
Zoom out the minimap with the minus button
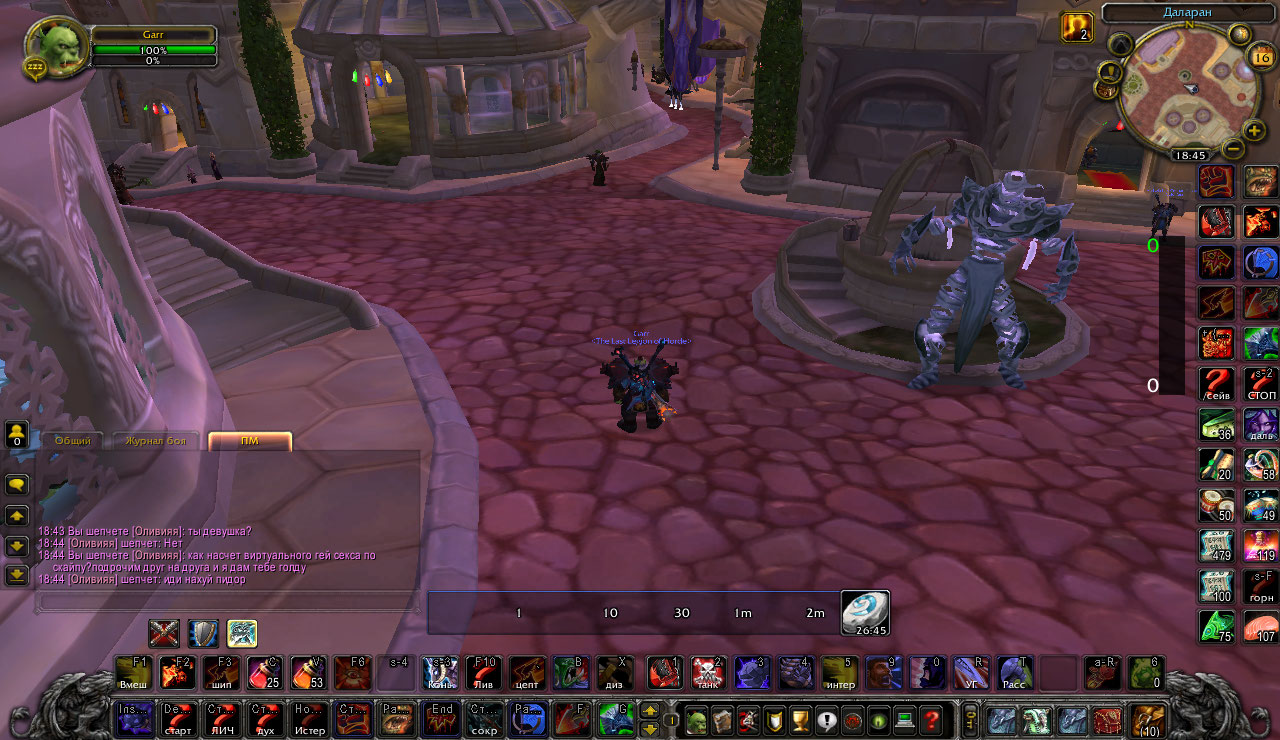(1233, 149)
